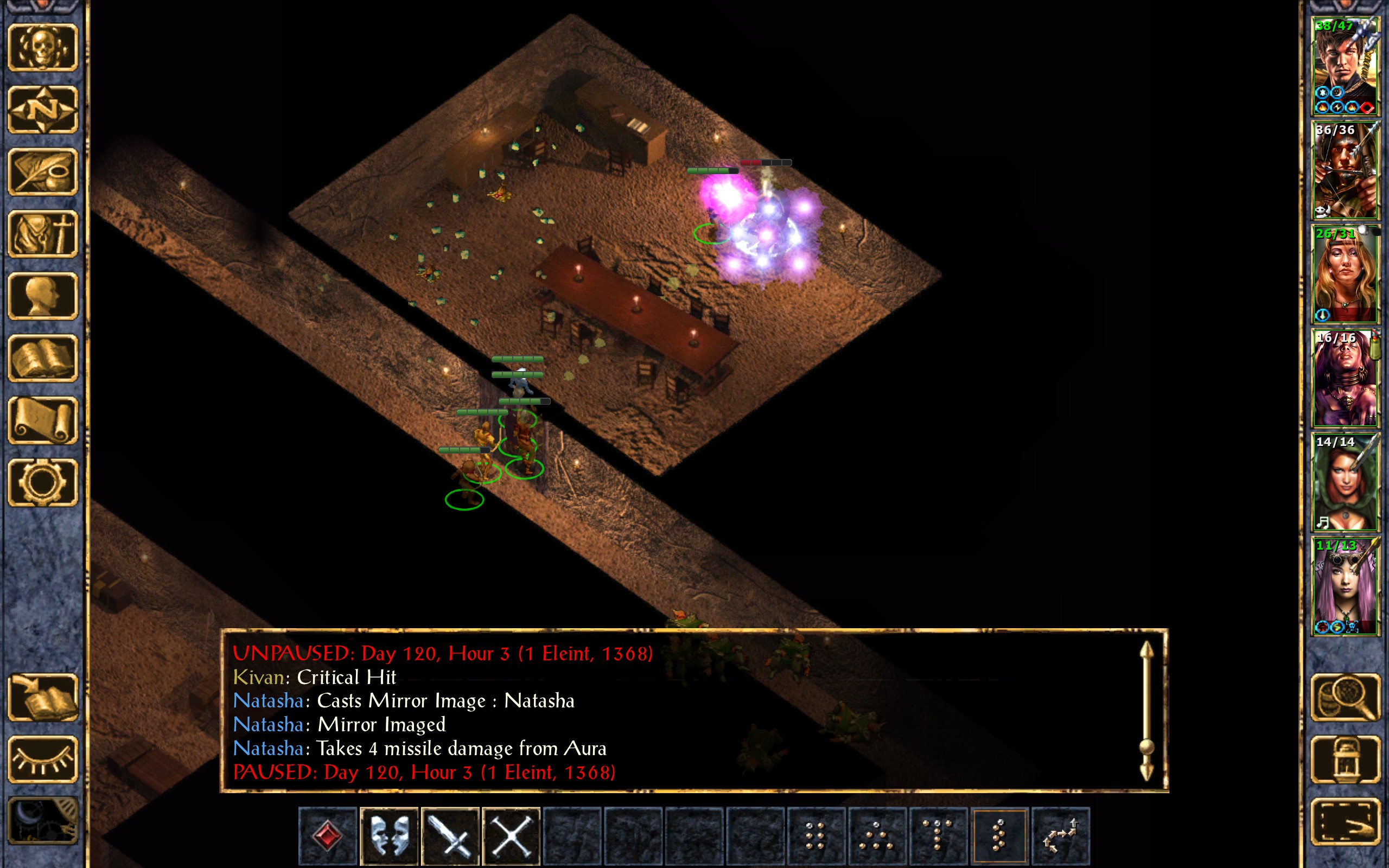
Task: Open the mage spellbook
Action: [42, 358]
